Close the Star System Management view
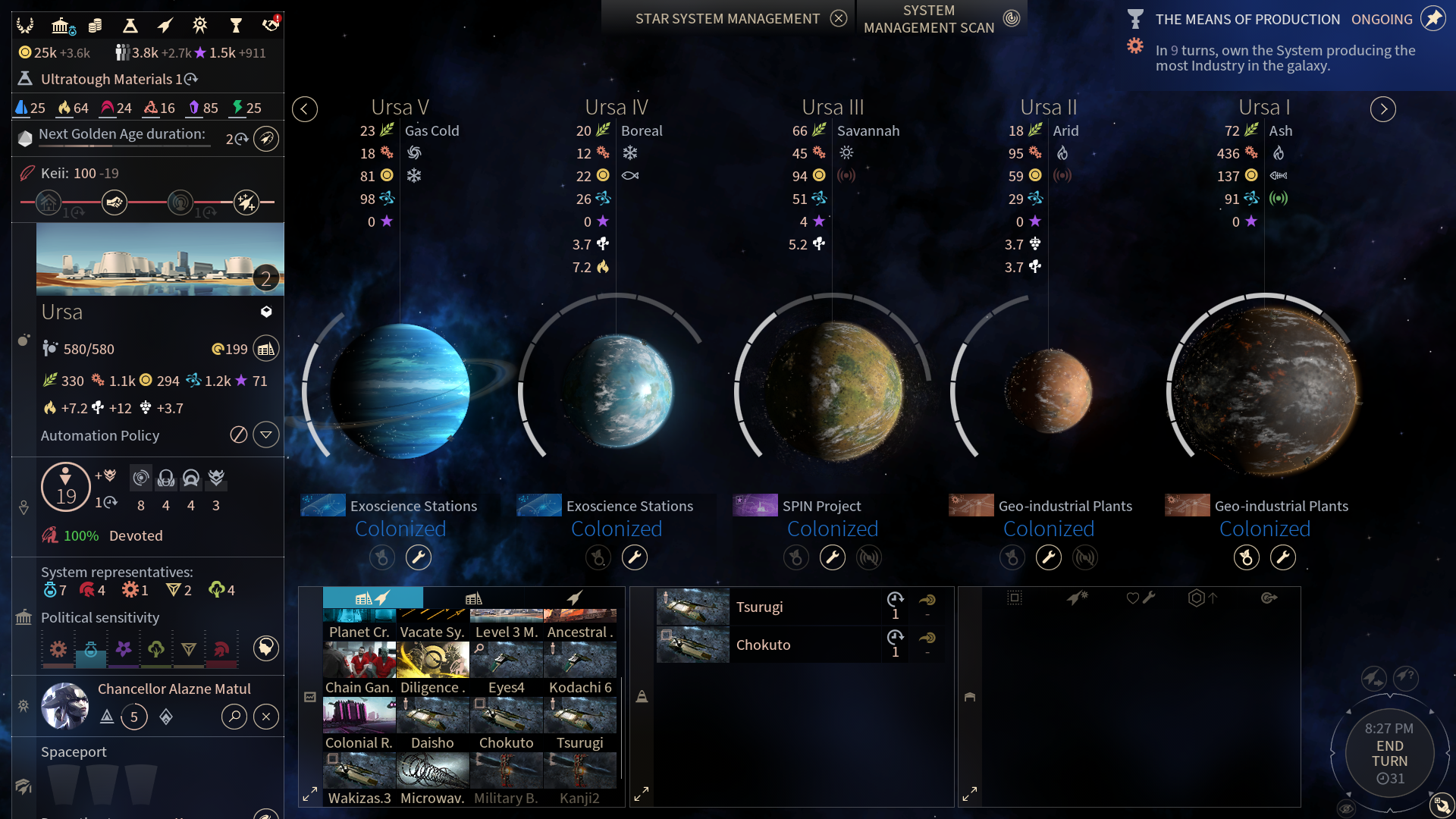 point(838,18)
